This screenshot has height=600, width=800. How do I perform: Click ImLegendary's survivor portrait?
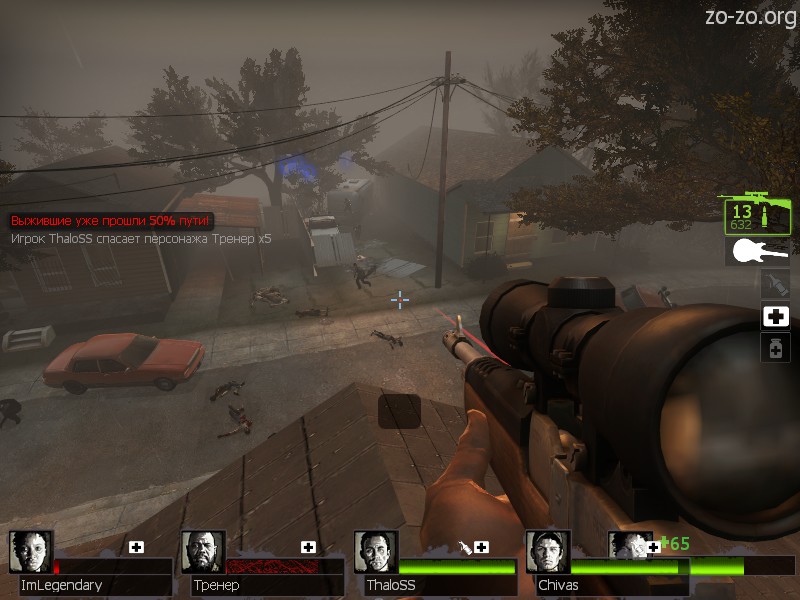[x=30, y=552]
